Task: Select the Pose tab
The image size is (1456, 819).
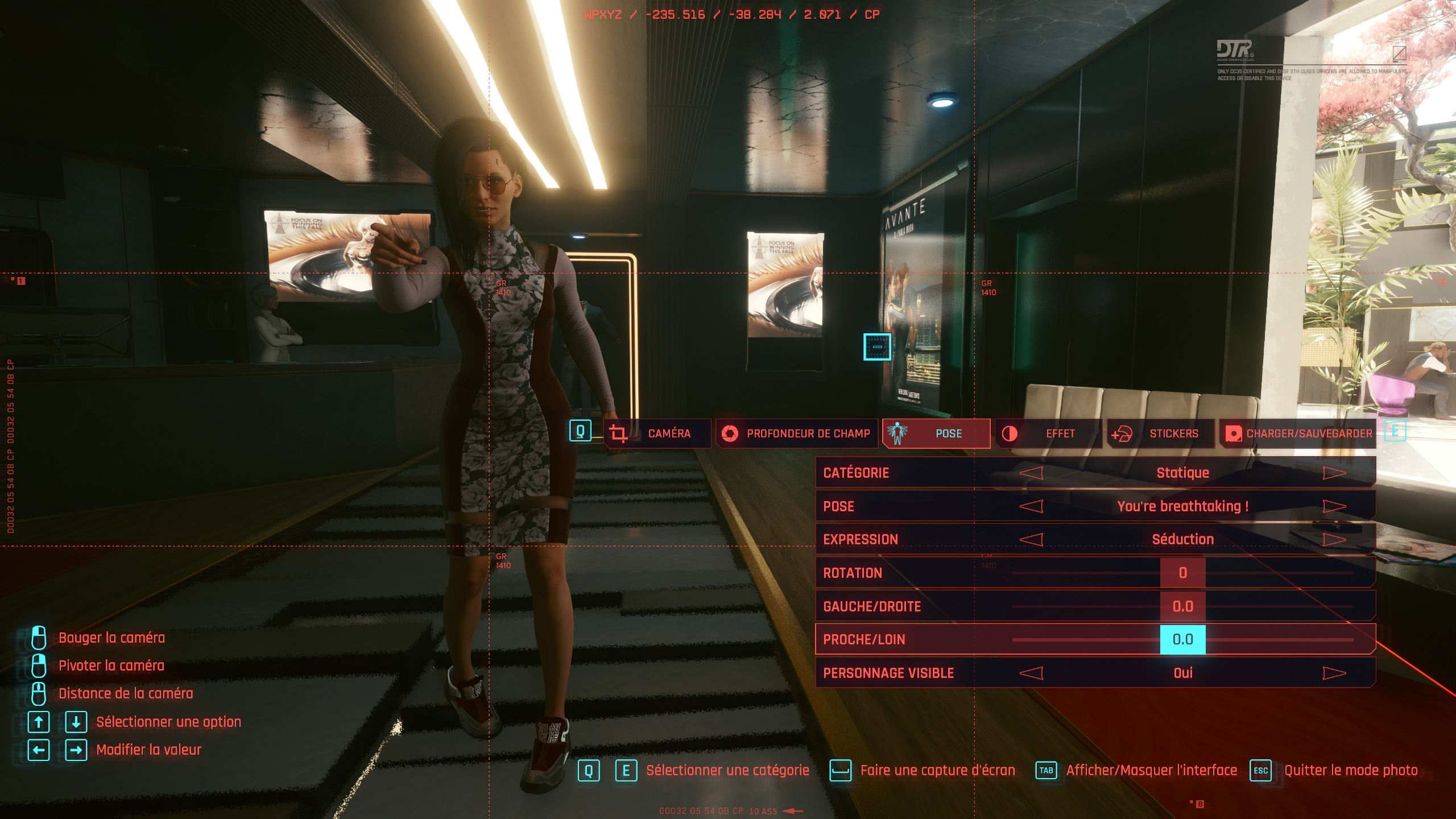Action: 936,433
